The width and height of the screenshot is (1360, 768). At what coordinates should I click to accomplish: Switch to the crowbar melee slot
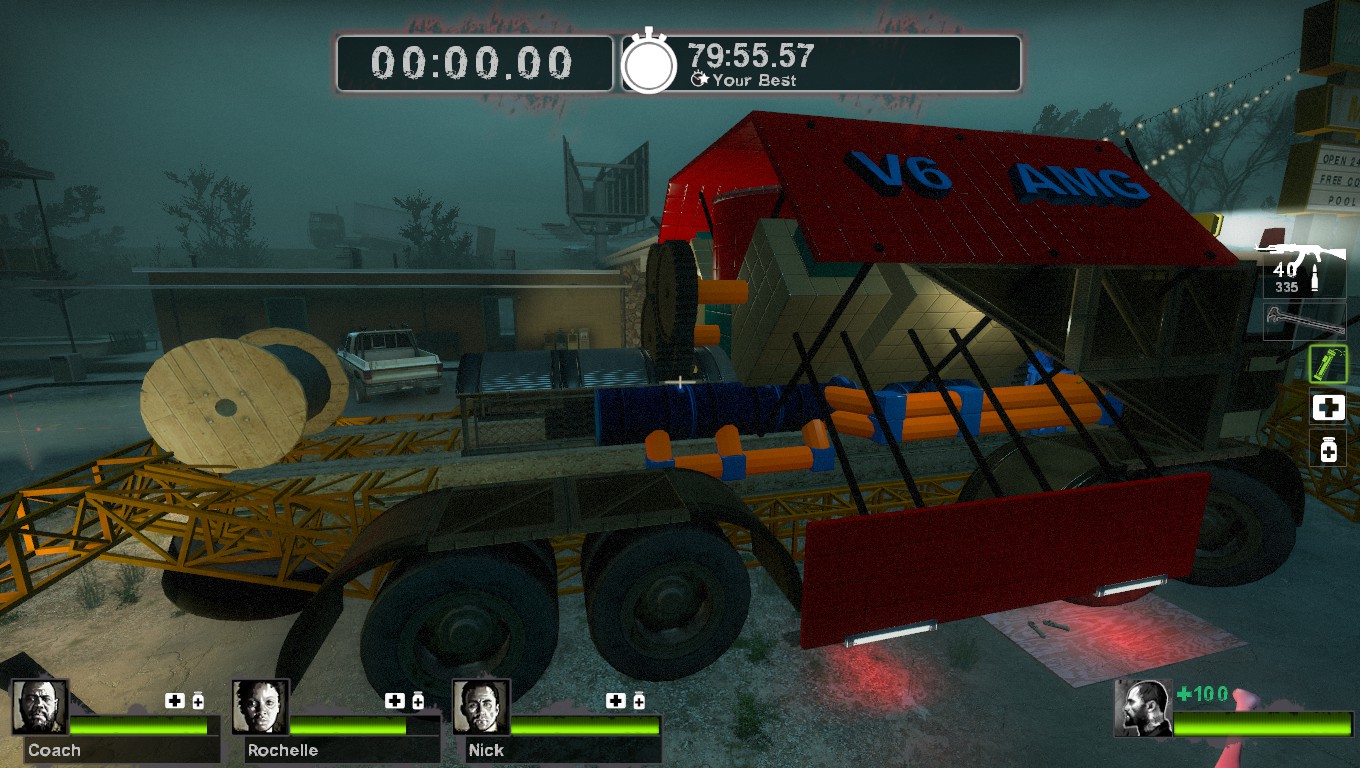coord(1303,320)
